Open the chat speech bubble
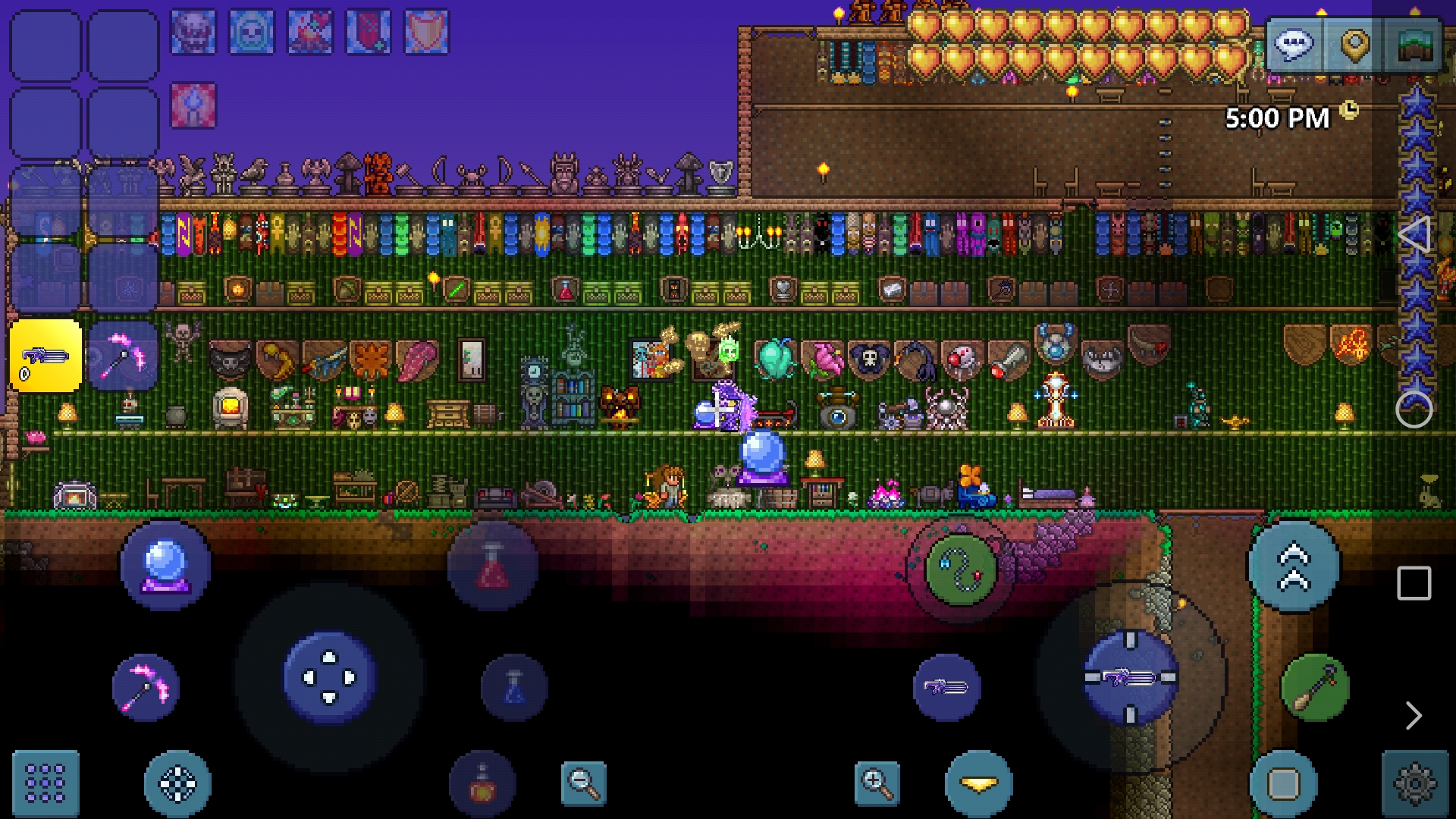Image resolution: width=1456 pixels, height=819 pixels. click(x=1294, y=44)
